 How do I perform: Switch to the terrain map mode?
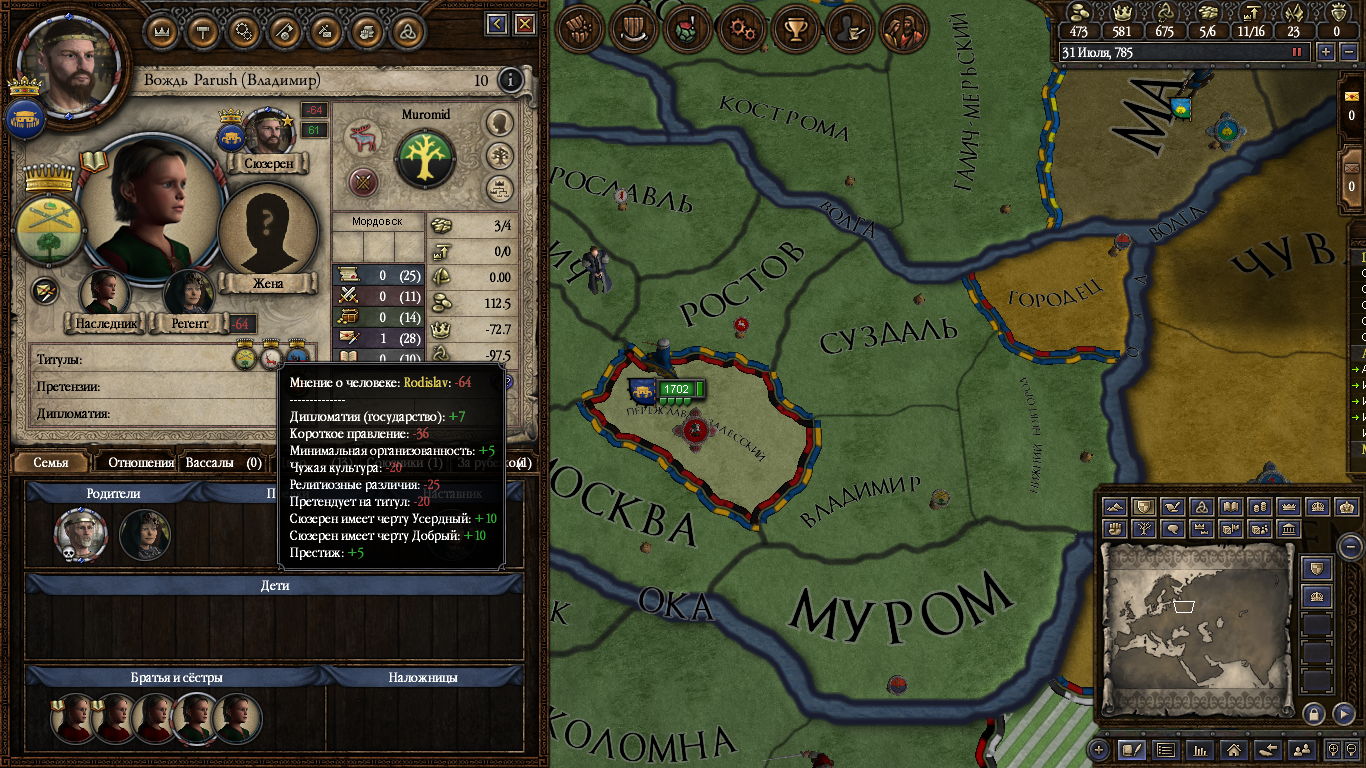point(1117,507)
